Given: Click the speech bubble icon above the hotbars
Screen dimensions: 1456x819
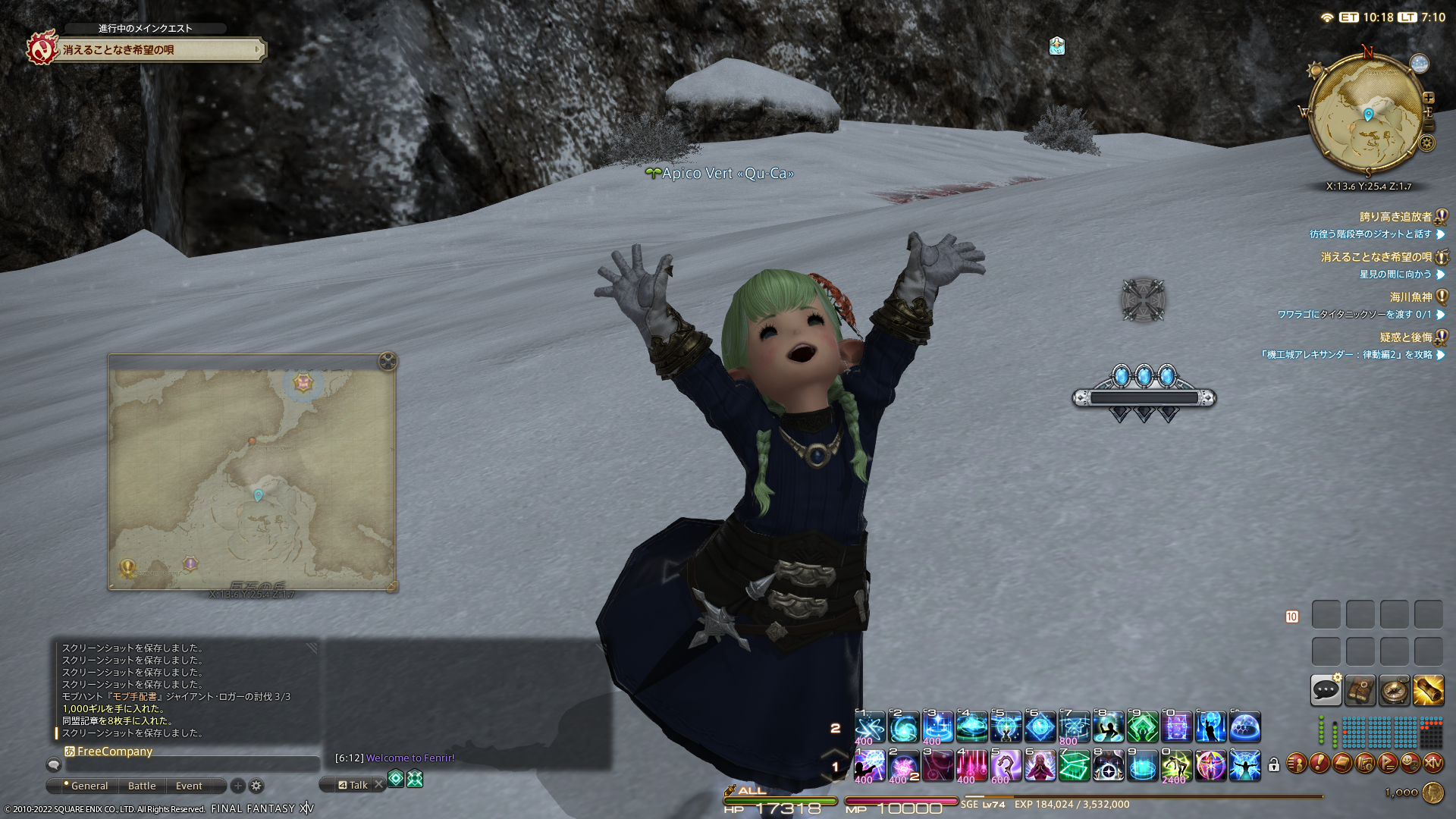Looking at the screenshot, I should click(1326, 690).
